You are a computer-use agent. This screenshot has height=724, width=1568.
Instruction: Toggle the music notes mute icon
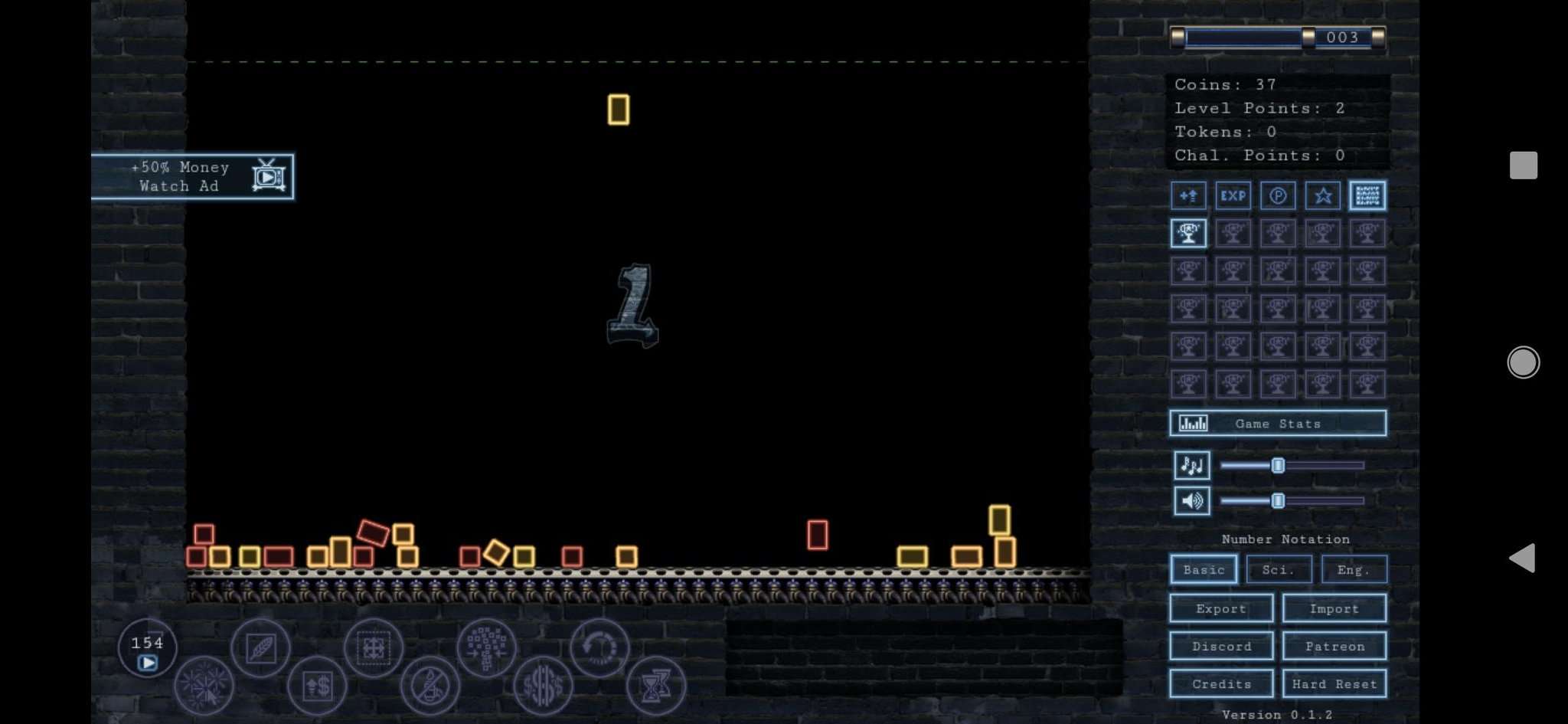[1192, 465]
